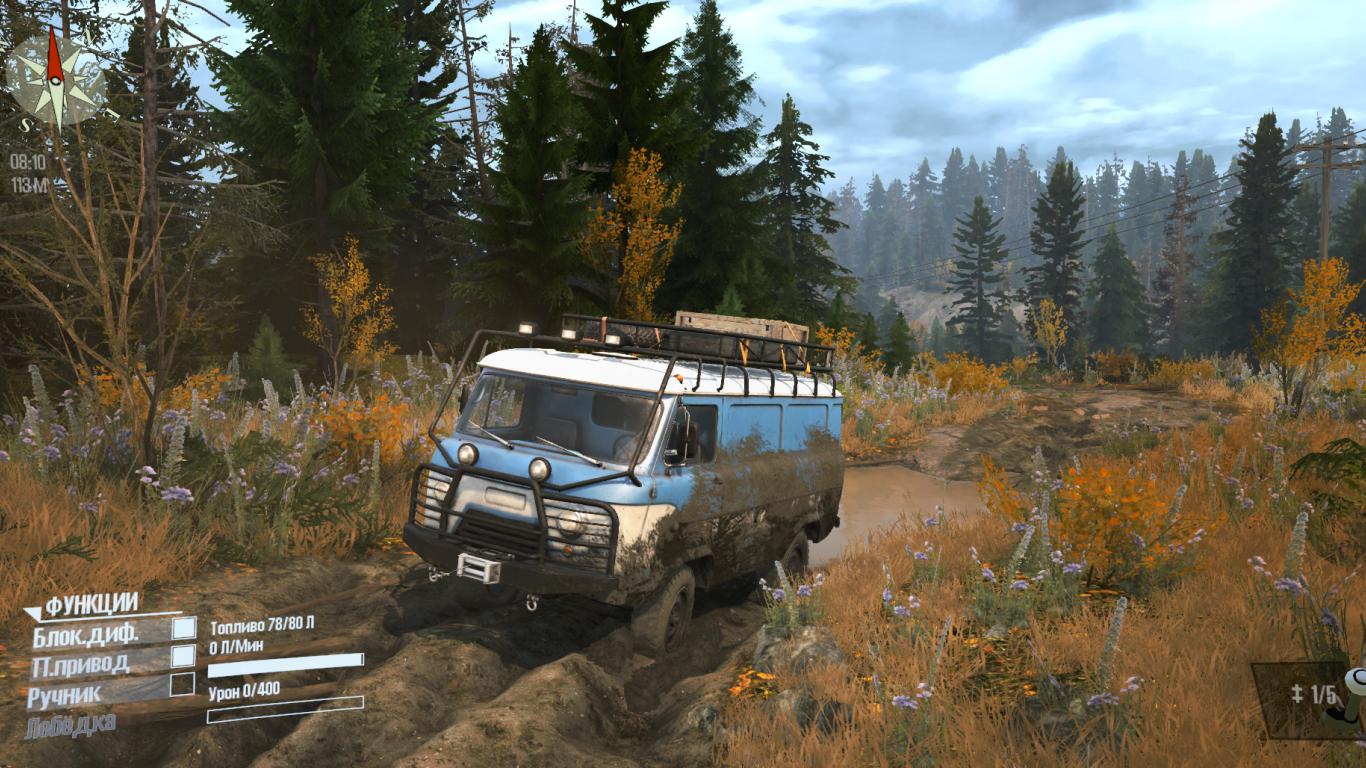The image size is (1366, 768).
Task: Toggle the Блок.диф. differential lock checkbox
Action: tap(184, 629)
